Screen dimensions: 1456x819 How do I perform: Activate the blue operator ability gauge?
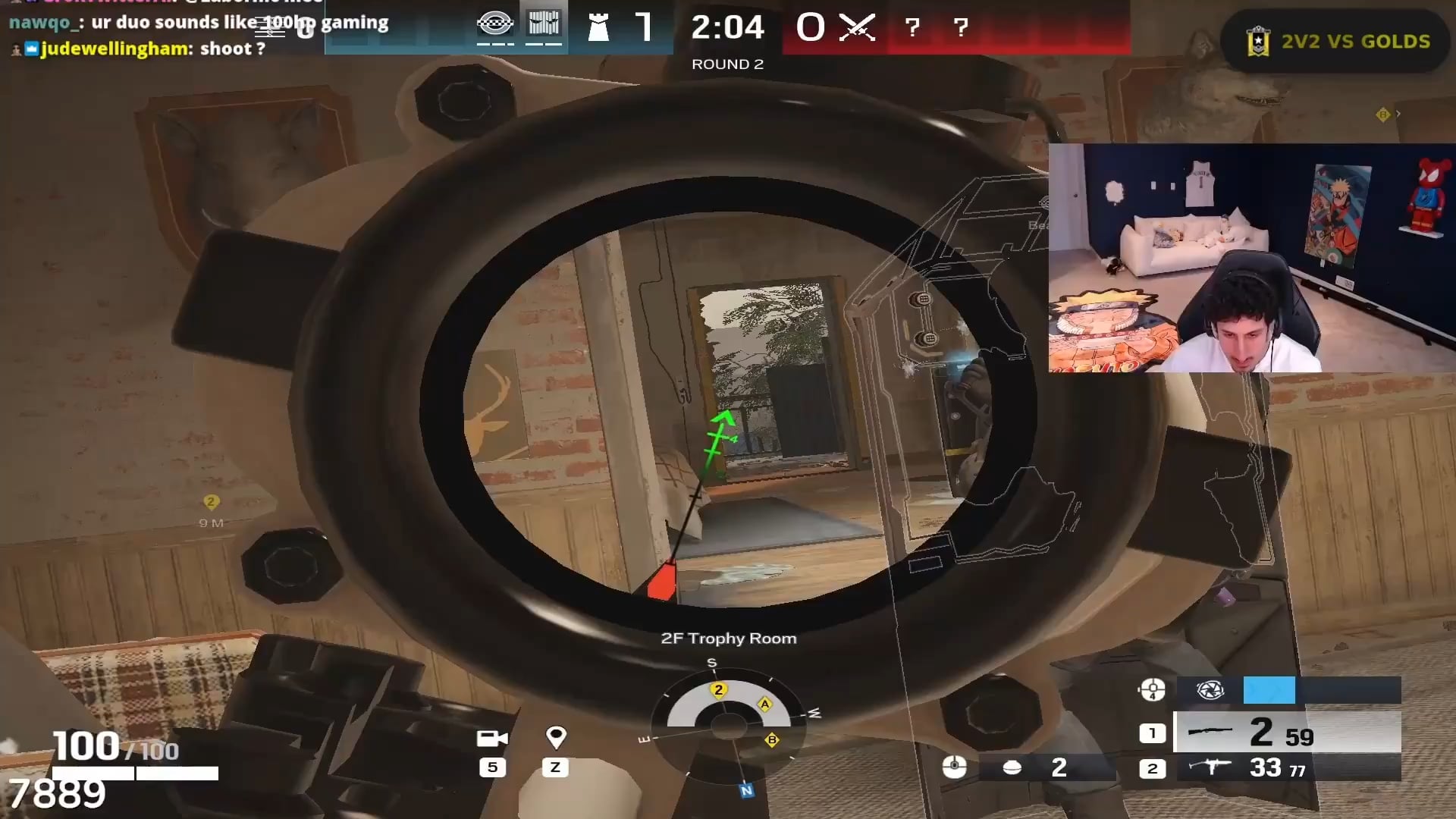pyautogui.click(x=1269, y=690)
